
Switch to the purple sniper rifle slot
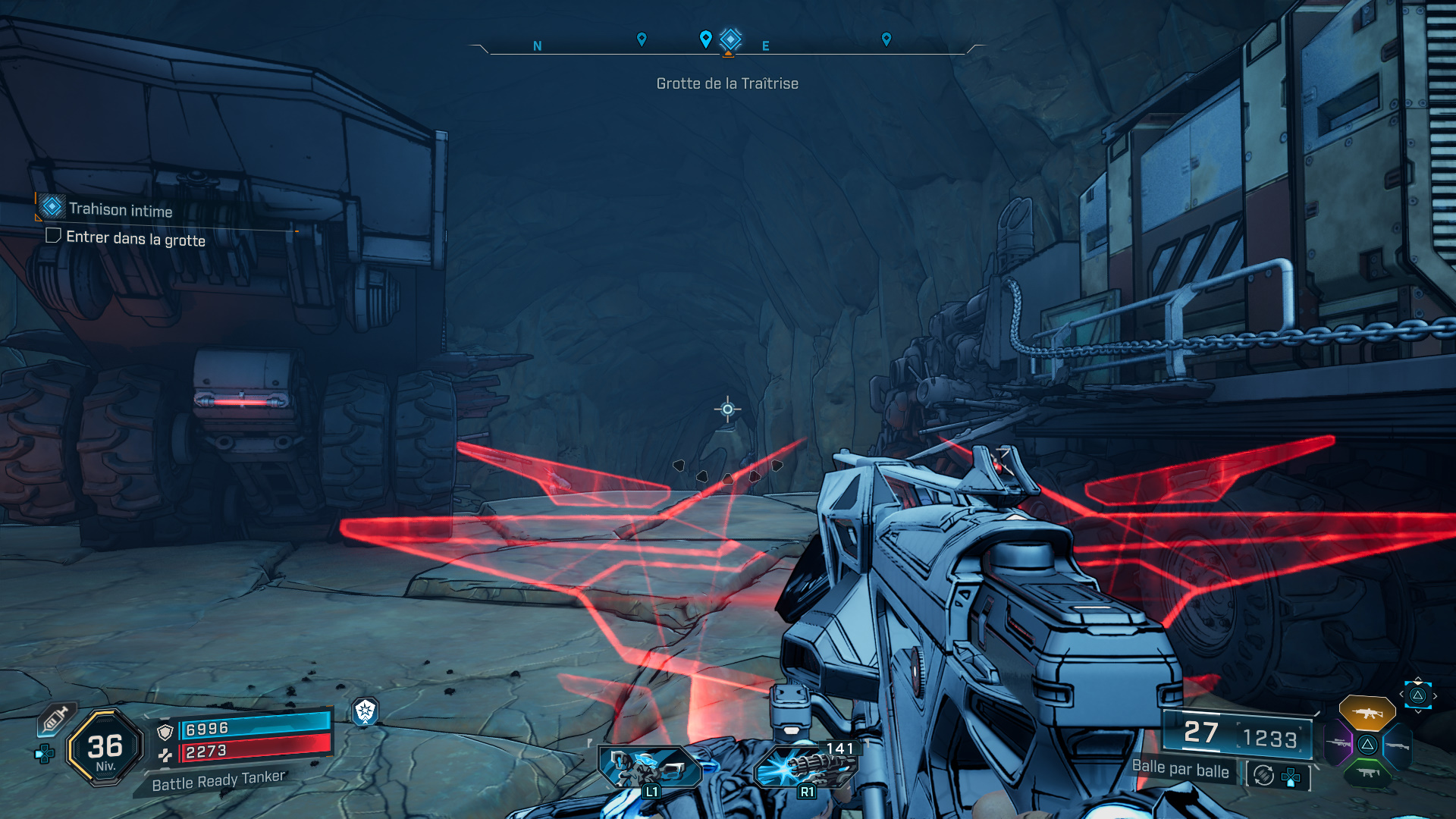[x=1338, y=743]
